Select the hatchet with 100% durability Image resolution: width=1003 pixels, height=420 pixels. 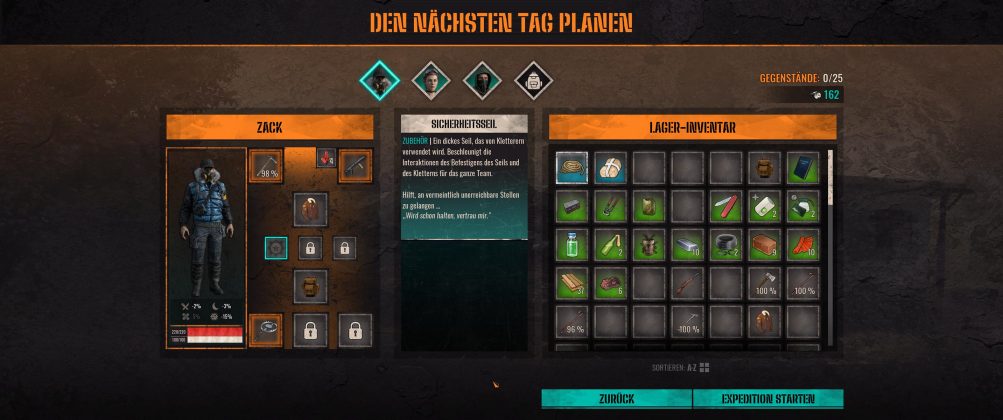(764, 284)
